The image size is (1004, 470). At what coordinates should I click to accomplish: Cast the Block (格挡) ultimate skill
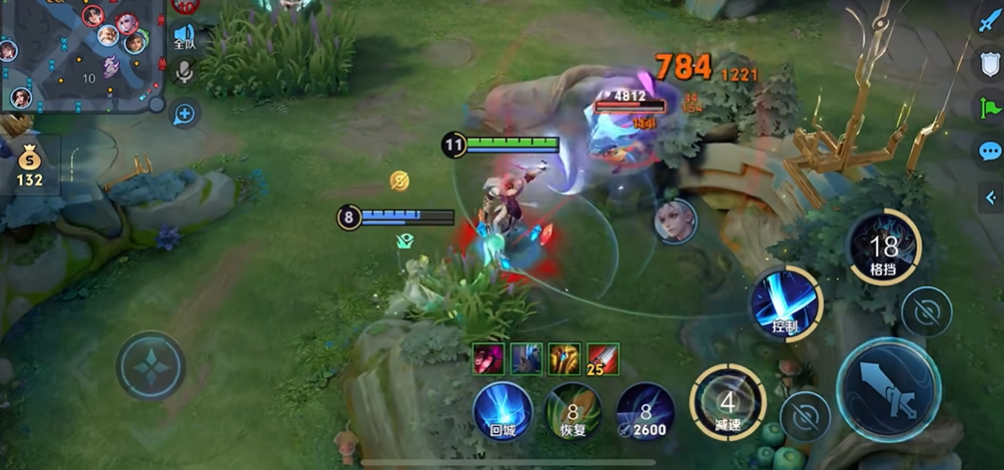884,247
